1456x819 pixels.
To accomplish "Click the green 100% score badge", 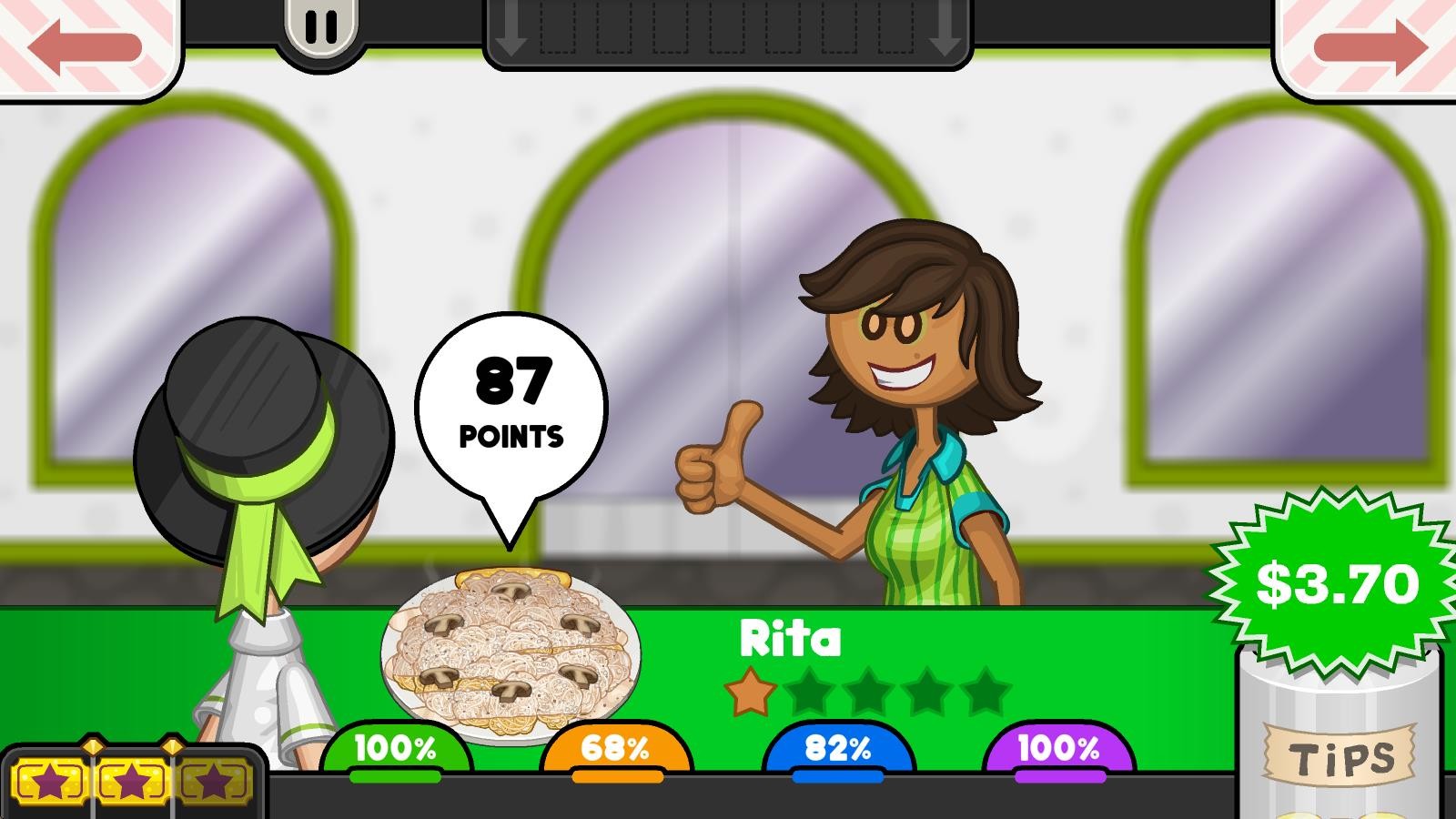I will pyautogui.click(x=396, y=750).
